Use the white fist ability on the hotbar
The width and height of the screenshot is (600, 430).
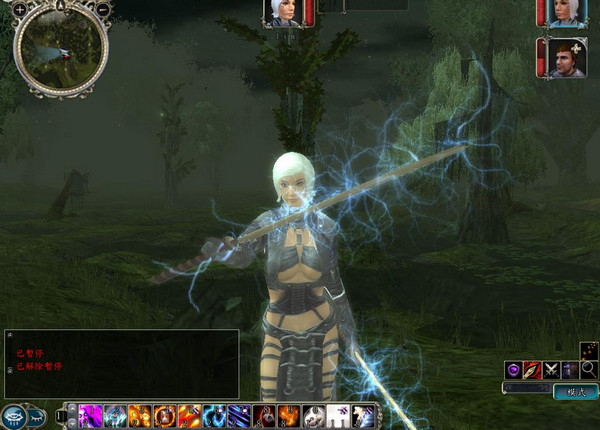click(314, 415)
